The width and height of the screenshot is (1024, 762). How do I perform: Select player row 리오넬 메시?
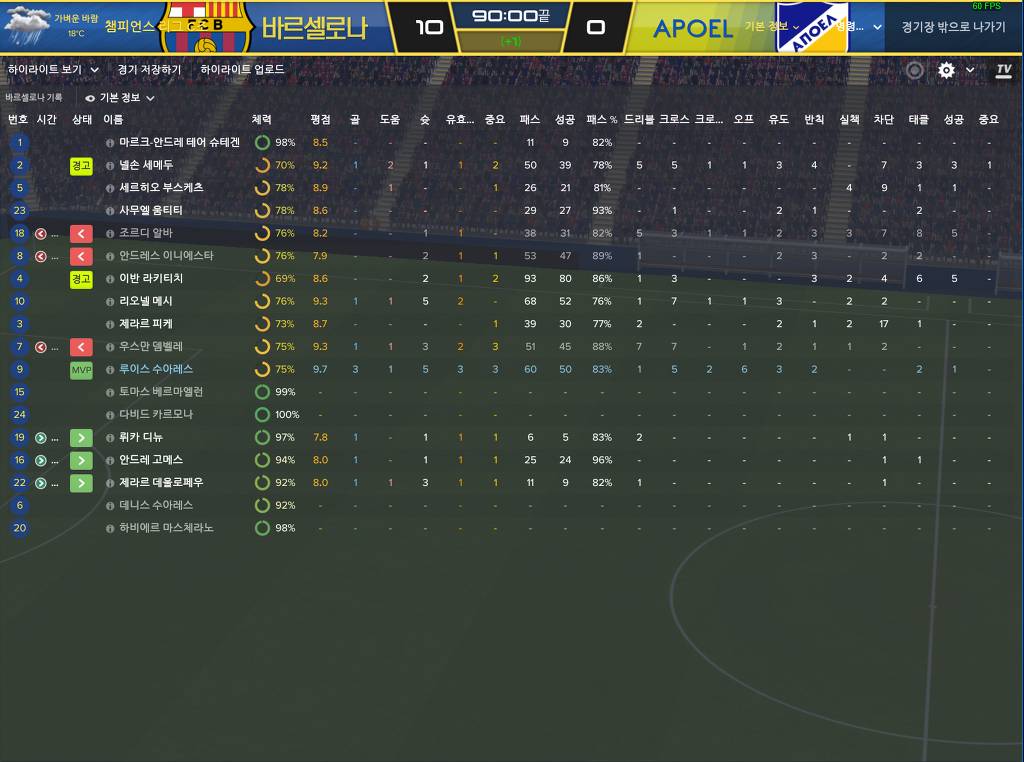146,301
